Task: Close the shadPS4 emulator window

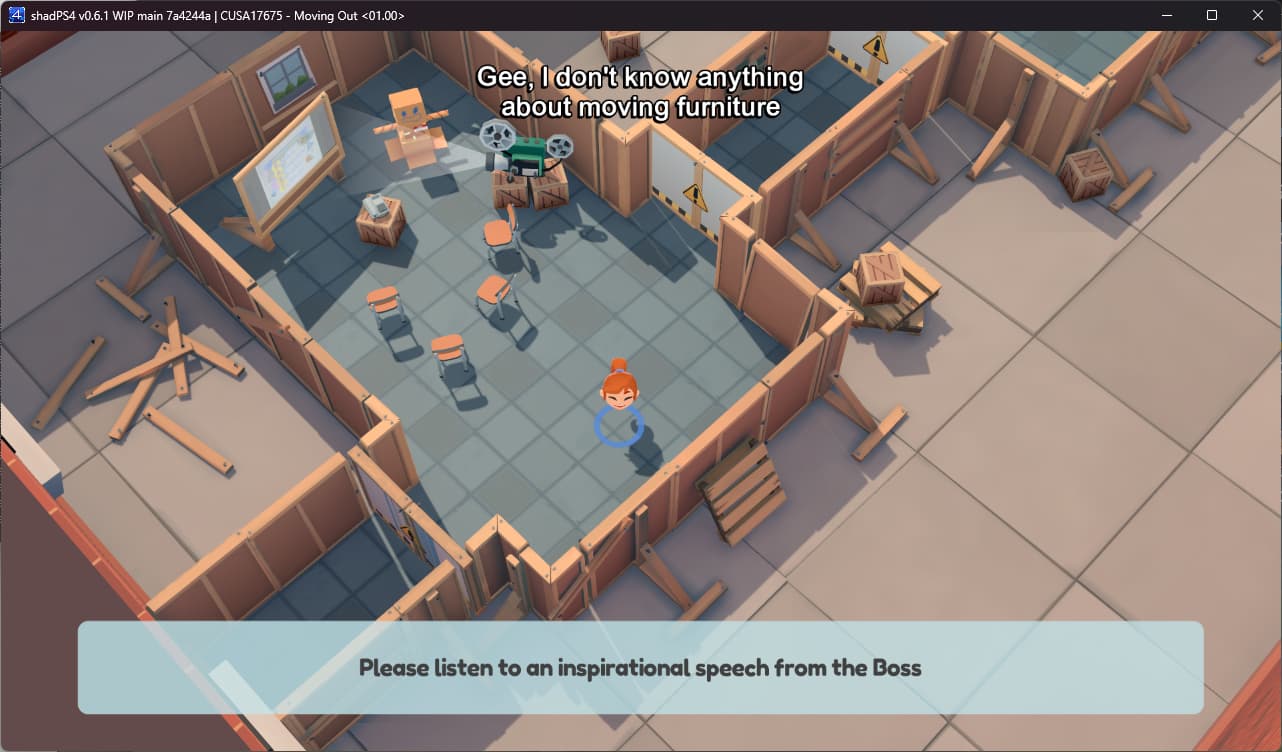Action: click(x=1257, y=15)
